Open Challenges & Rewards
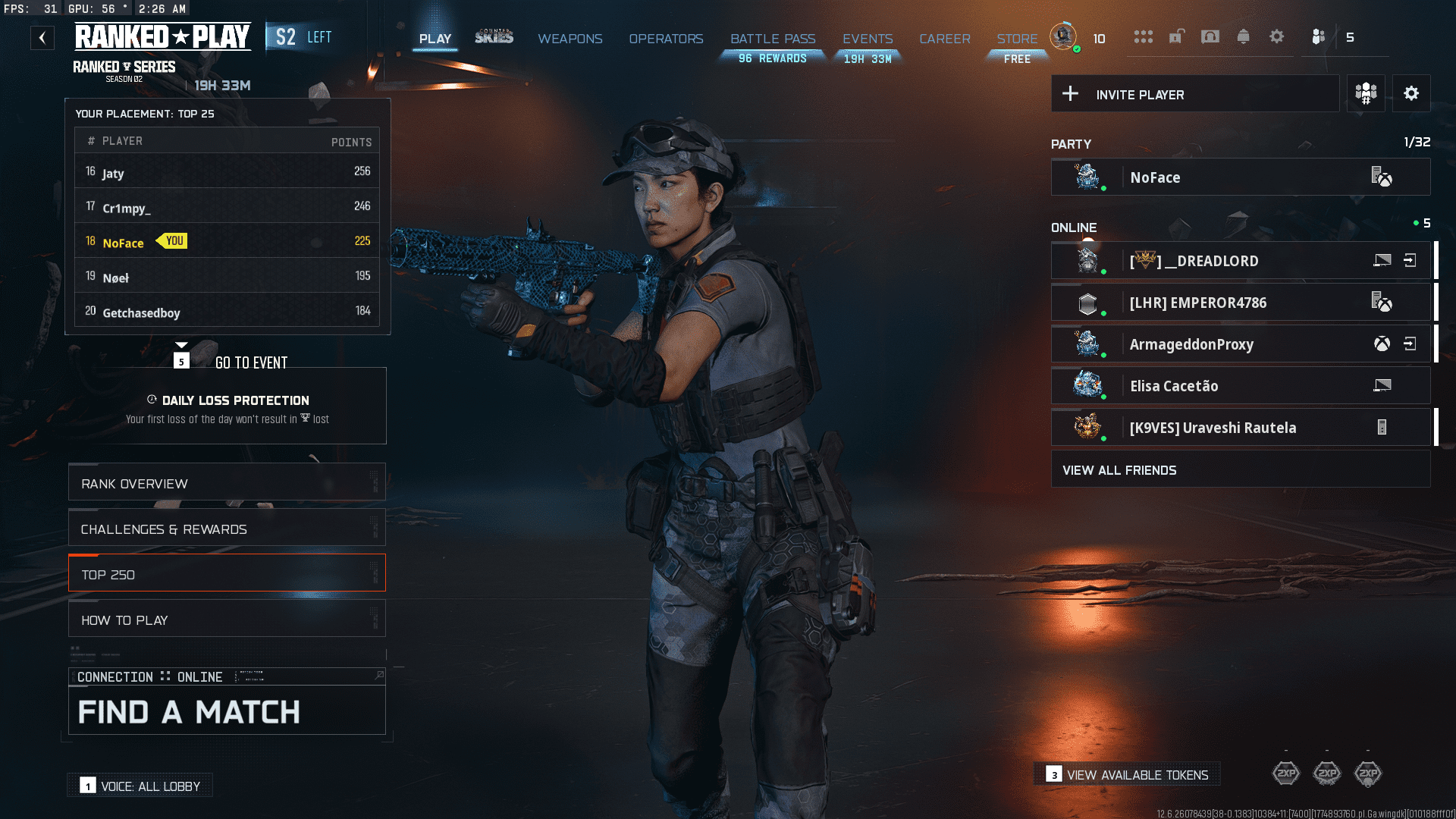The height and width of the screenshot is (819, 1456). pyautogui.click(x=227, y=529)
